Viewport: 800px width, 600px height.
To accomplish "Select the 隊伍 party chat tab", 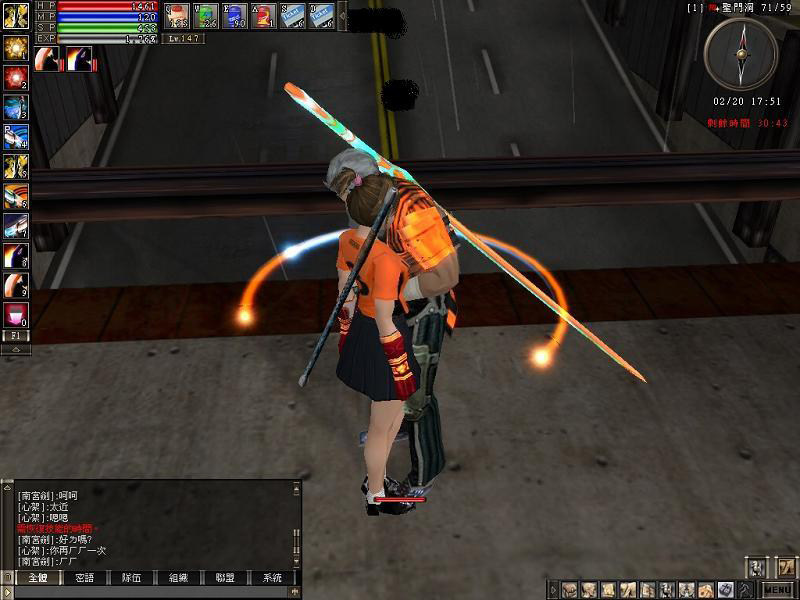I will coord(131,578).
